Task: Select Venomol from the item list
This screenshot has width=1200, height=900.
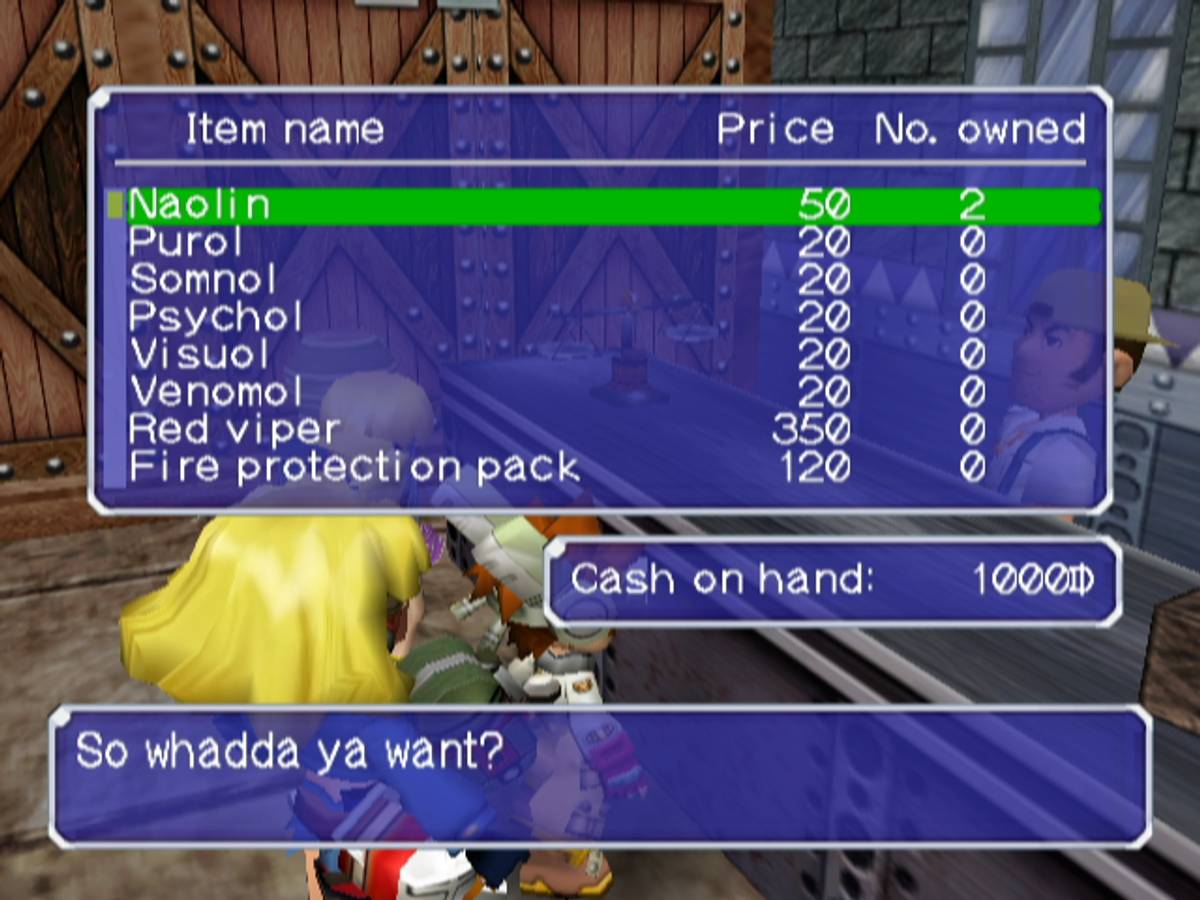Action: 216,392
